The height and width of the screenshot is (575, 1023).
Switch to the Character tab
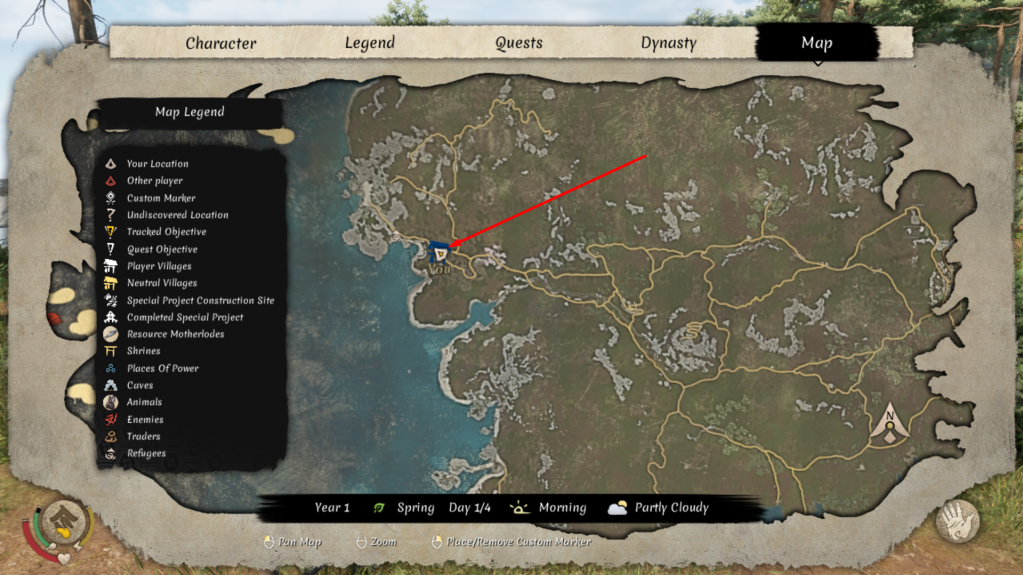(x=221, y=43)
